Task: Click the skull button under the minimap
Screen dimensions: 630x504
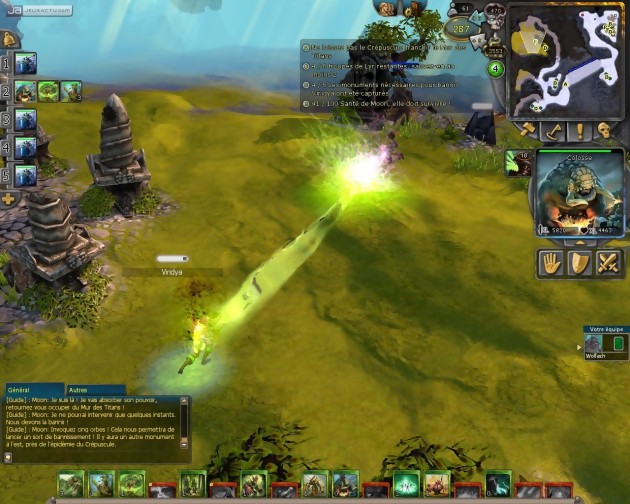Action: [x=604, y=131]
